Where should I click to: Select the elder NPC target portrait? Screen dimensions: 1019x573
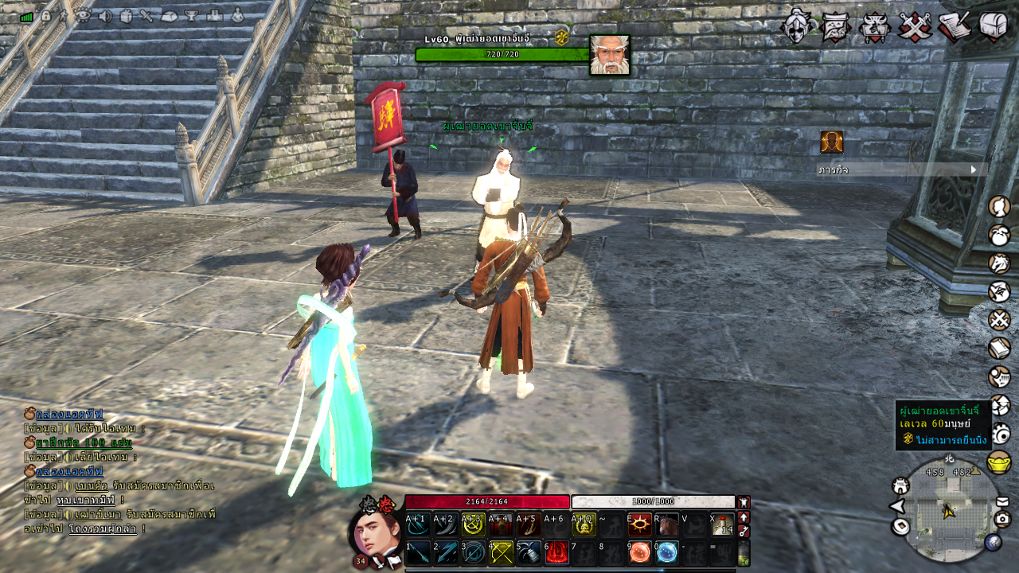pos(609,54)
